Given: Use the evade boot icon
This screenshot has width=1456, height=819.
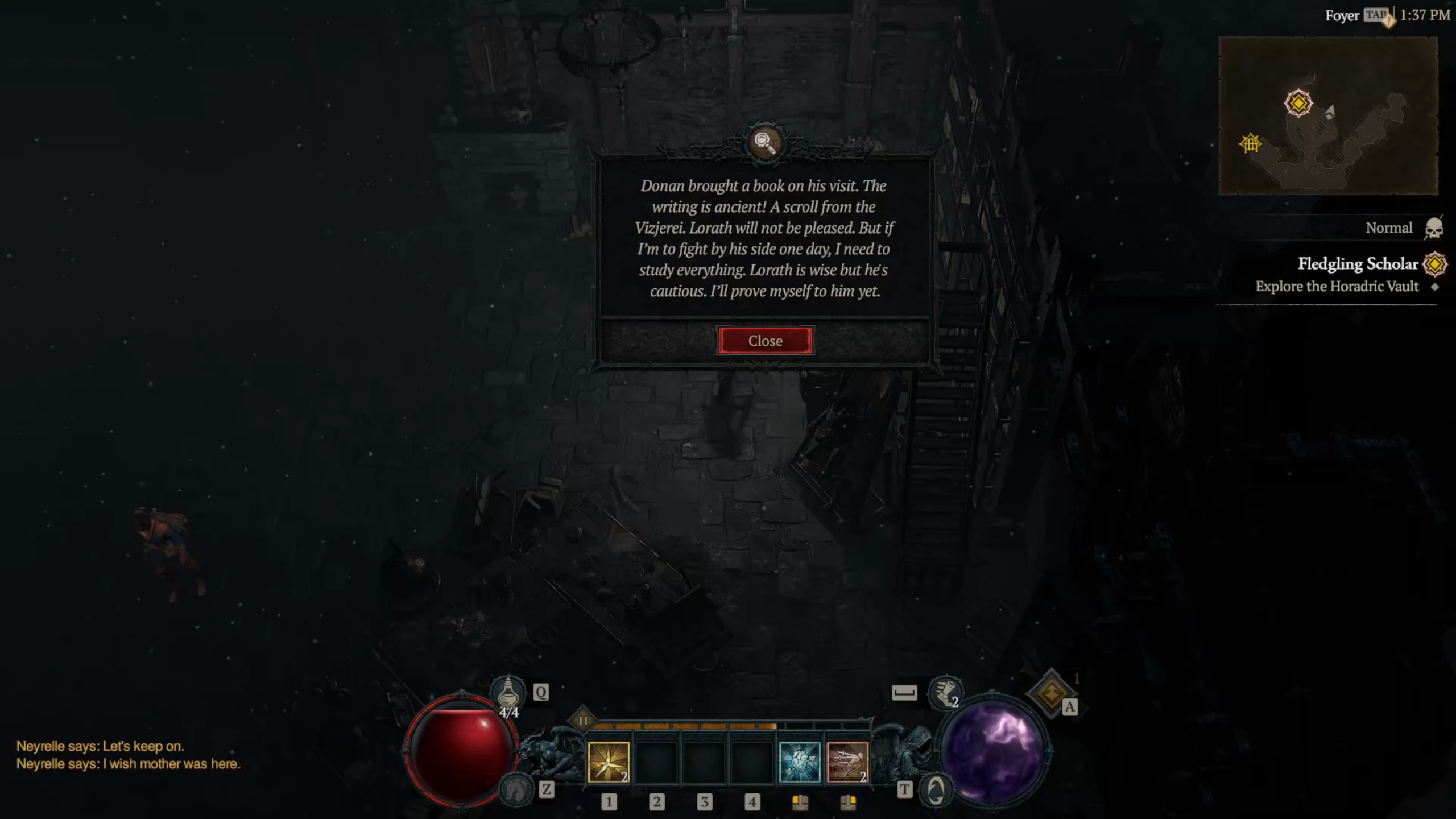Looking at the screenshot, I should point(944,692).
